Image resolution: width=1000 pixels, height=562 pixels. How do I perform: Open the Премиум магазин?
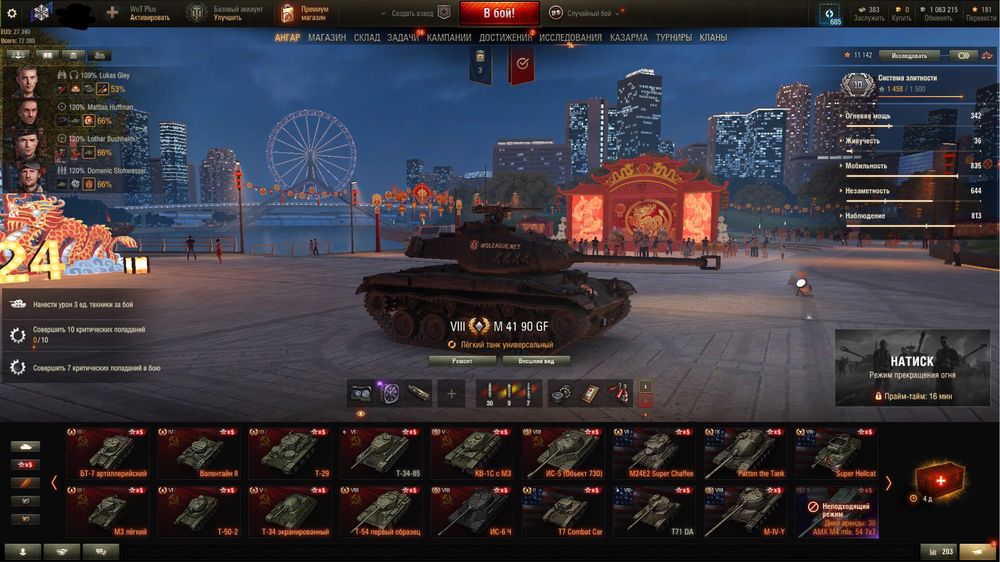pos(304,13)
